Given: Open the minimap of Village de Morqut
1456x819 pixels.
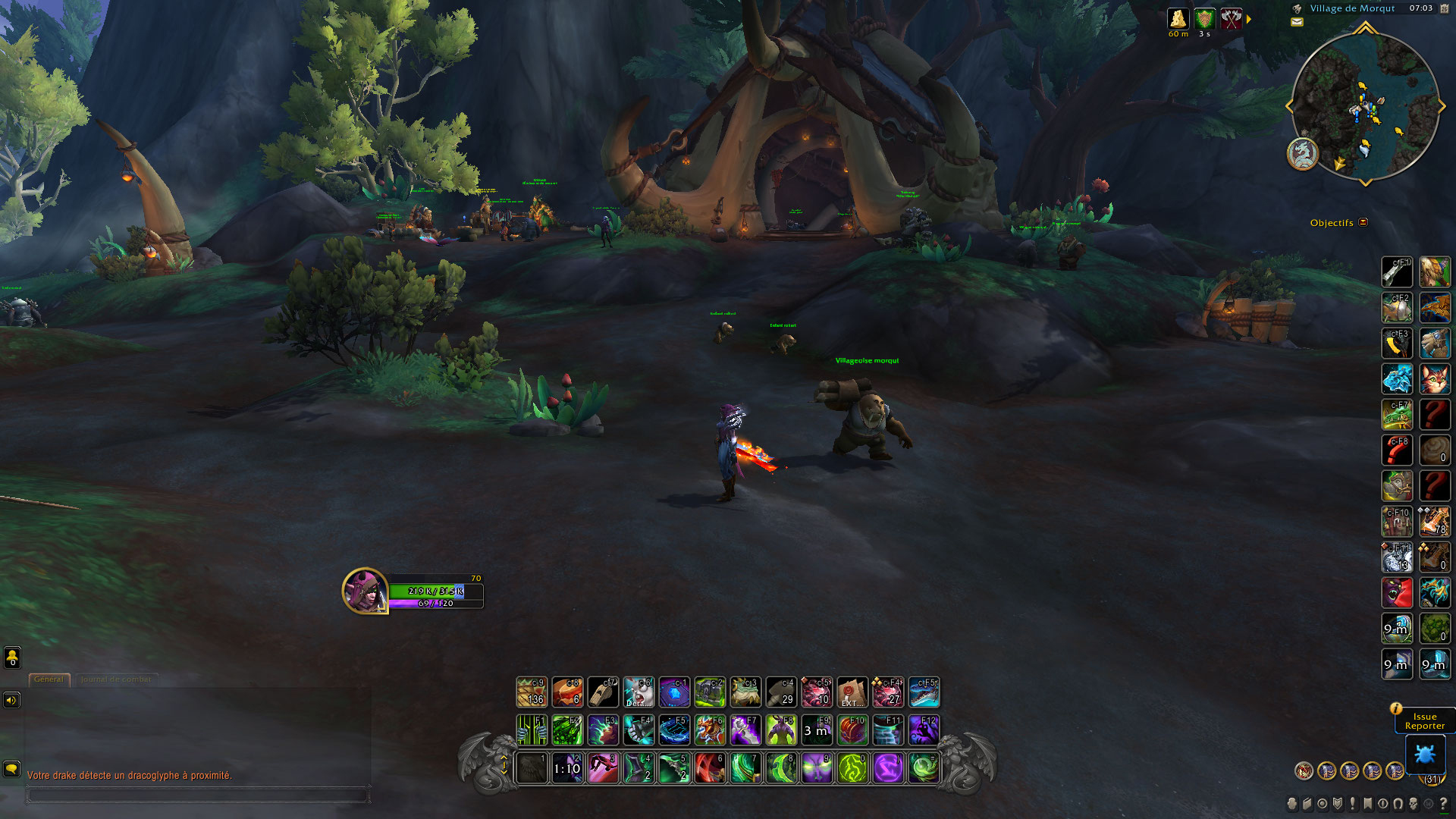Looking at the screenshot, I should (1365, 106).
